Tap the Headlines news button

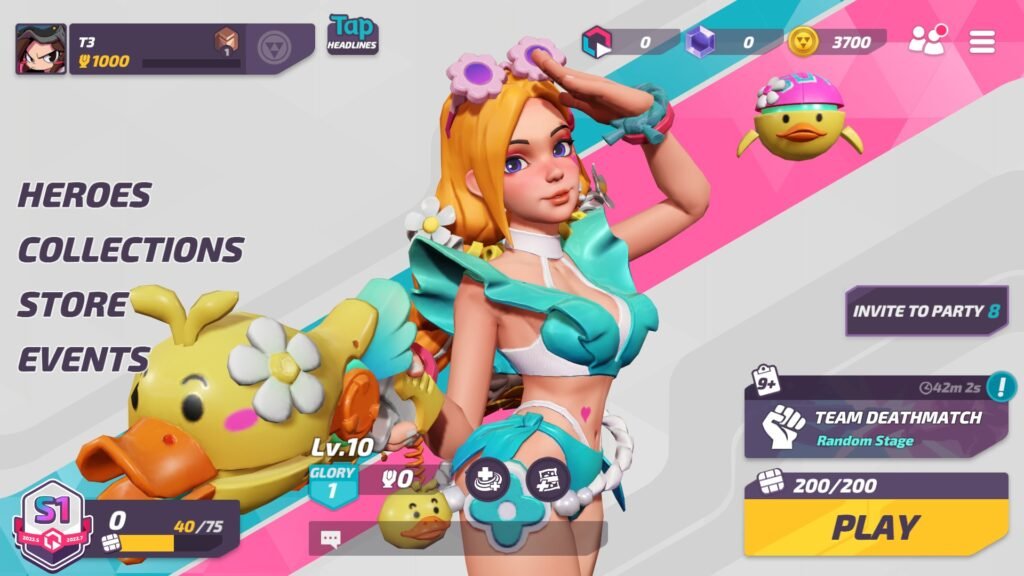tap(352, 35)
